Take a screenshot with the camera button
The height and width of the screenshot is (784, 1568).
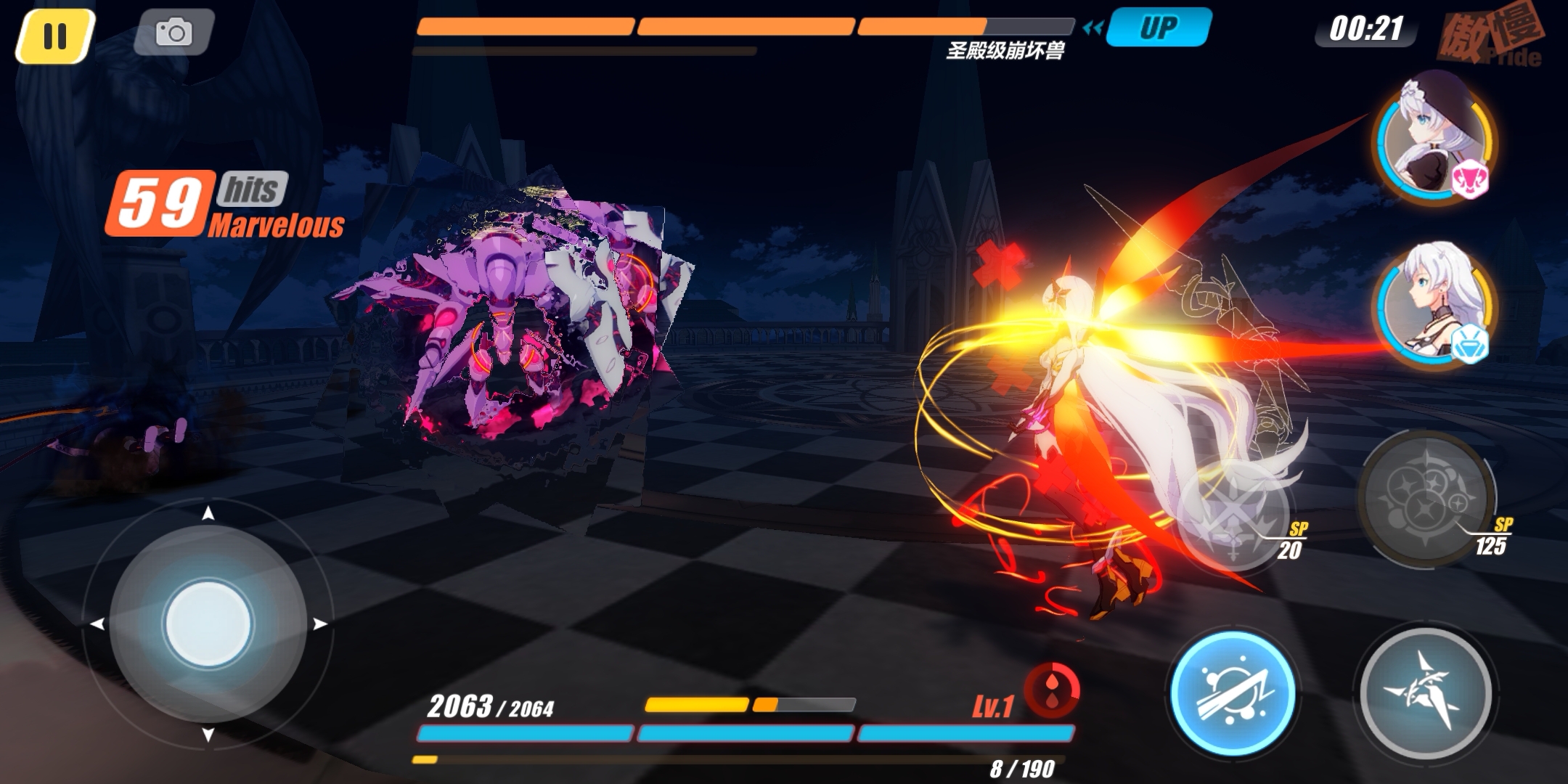tap(173, 33)
